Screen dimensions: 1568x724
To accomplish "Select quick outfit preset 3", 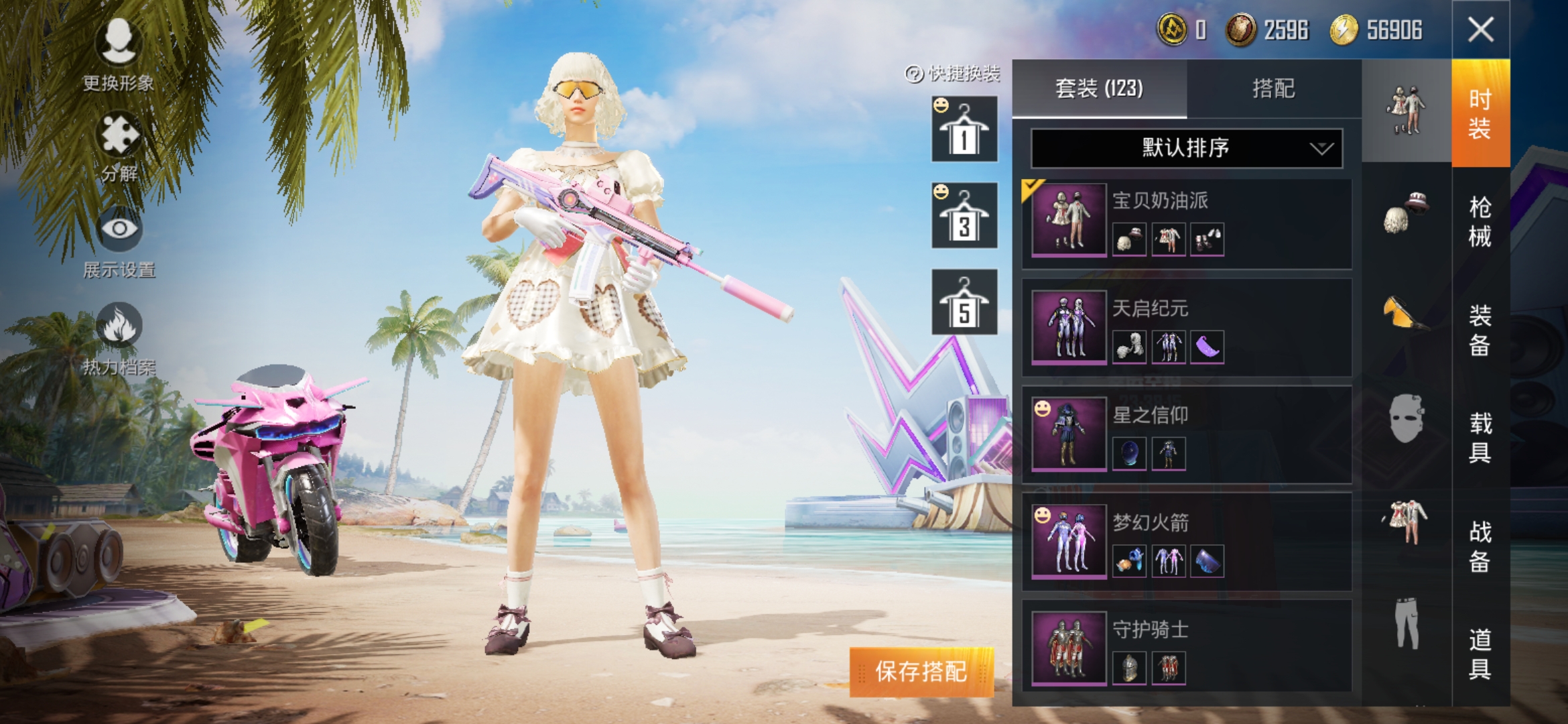I will click(x=964, y=216).
